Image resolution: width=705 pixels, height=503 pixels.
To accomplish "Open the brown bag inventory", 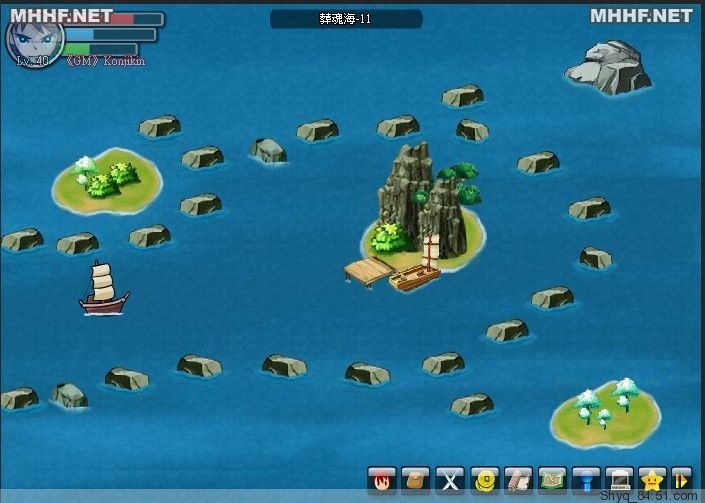I will tap(416, 479).
